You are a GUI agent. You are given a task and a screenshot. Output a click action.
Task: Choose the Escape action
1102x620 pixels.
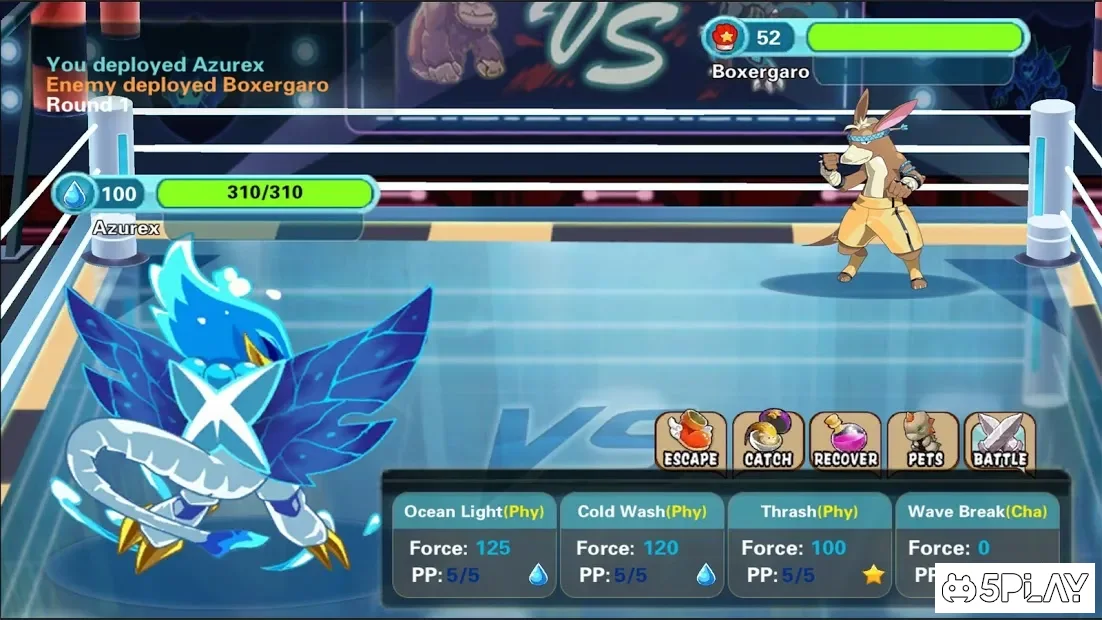point(691,441)
